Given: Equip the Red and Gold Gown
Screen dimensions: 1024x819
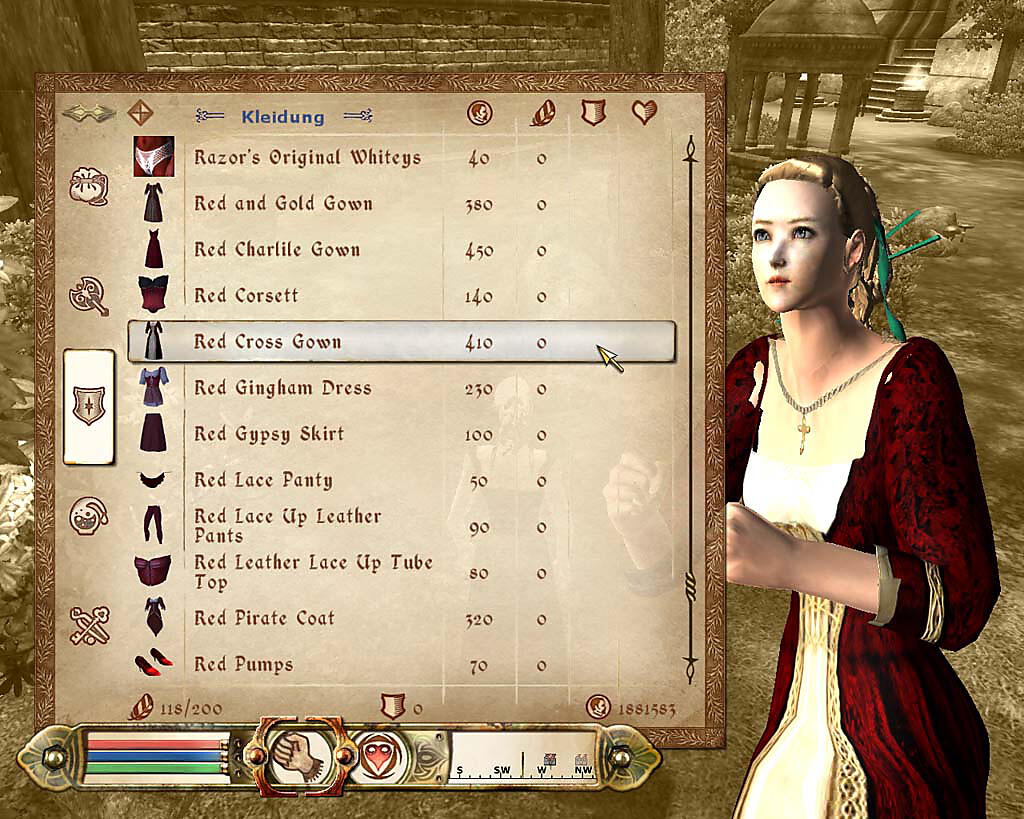Looking at the screenshot, I should coord(283,204).
